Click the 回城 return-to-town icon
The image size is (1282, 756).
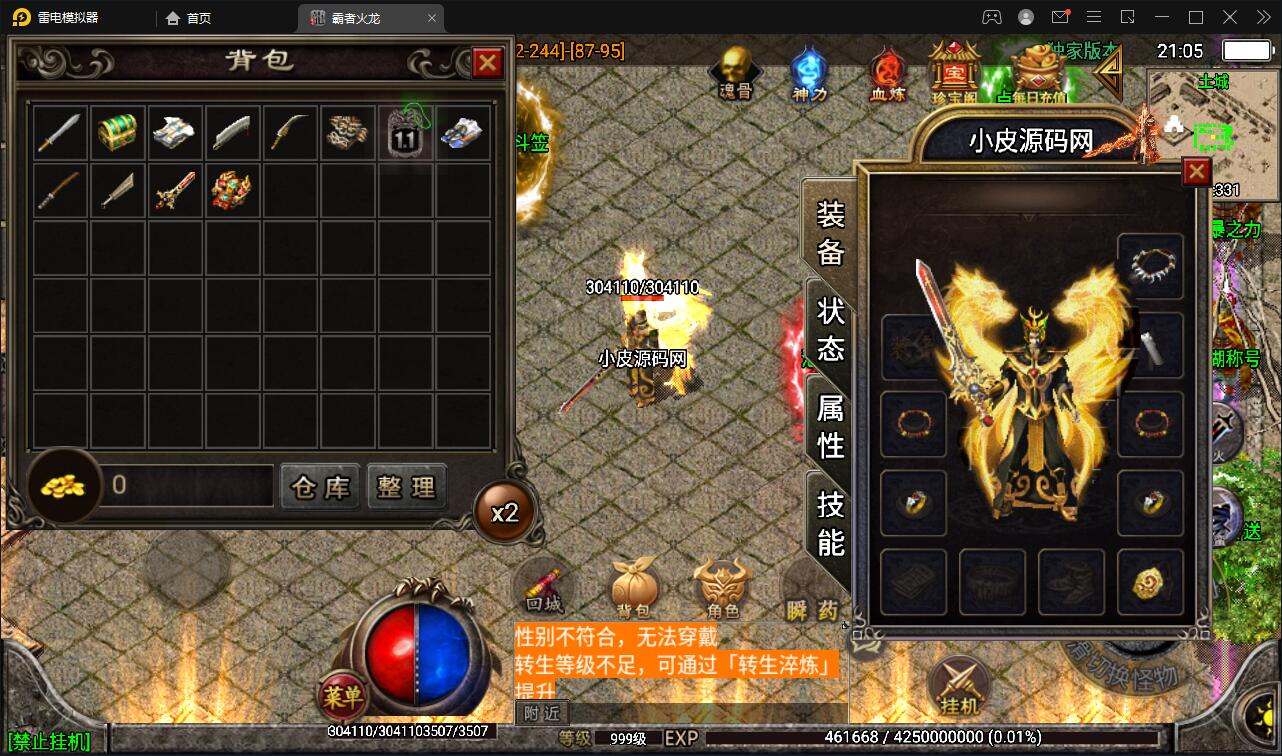pyautogui.click(x=546, y=590)
